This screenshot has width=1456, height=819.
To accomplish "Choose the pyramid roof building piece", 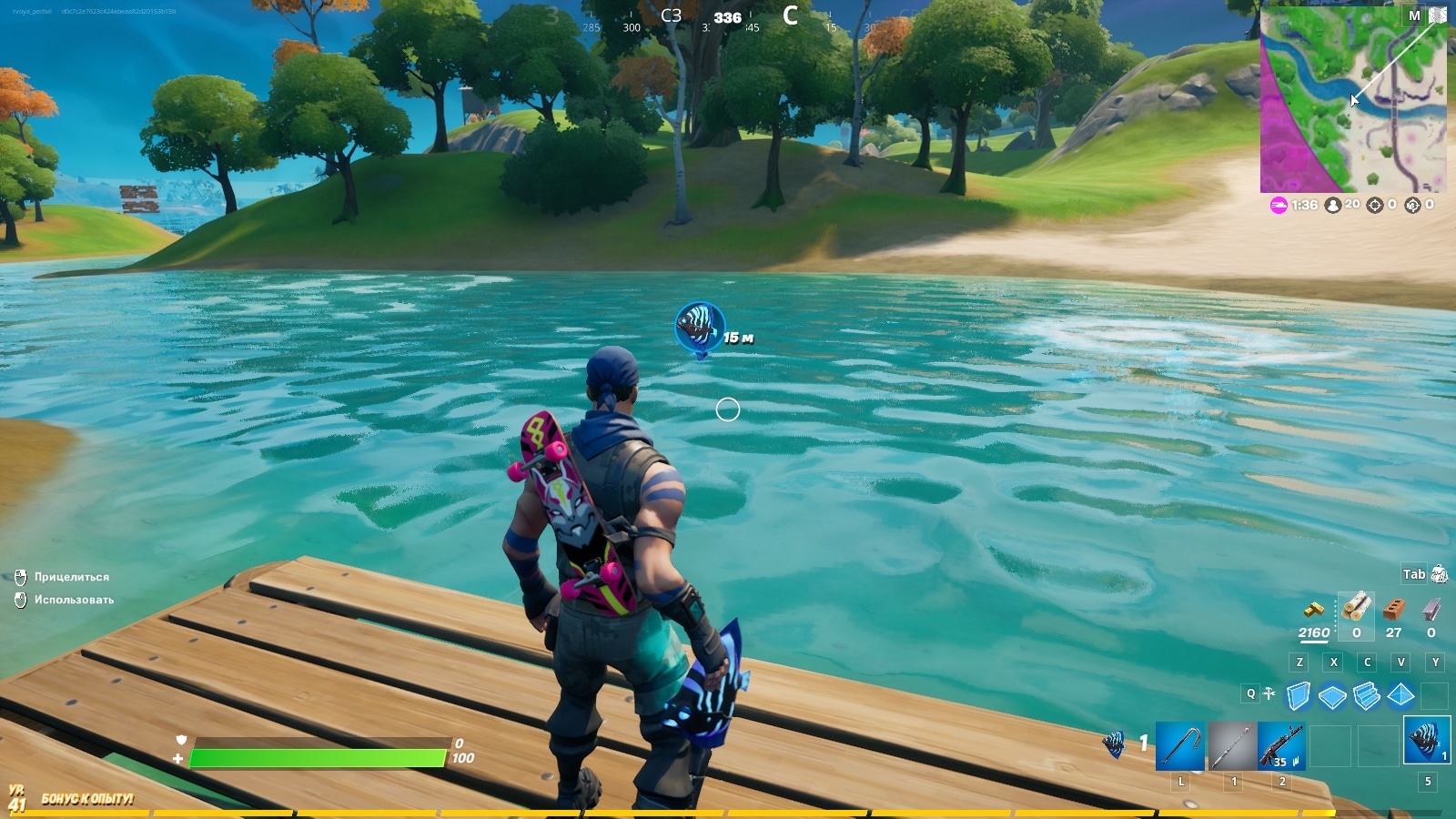I will pyautogui.click(x=1400, y=696).
